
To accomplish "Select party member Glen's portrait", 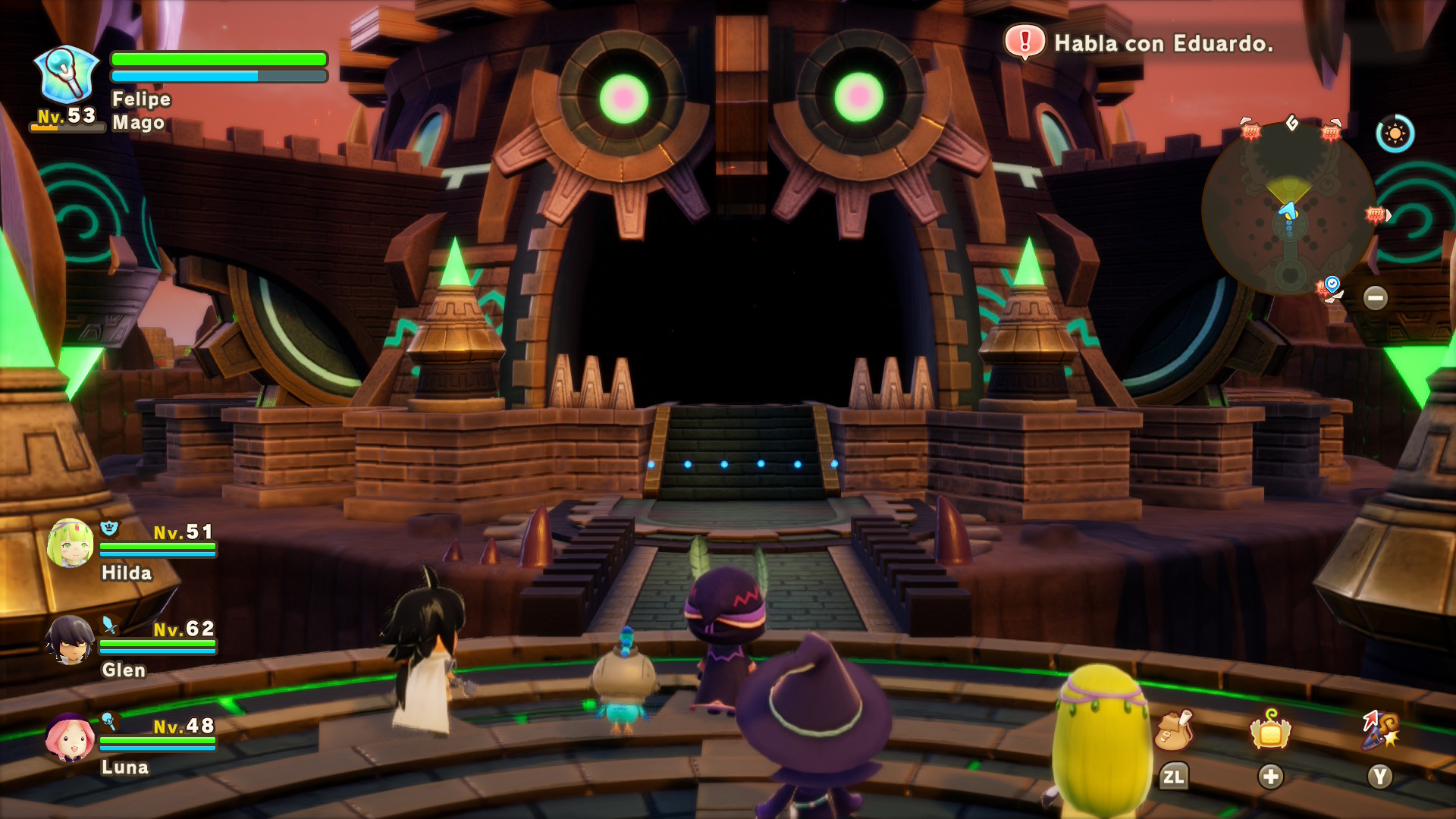I will point(70,640).
